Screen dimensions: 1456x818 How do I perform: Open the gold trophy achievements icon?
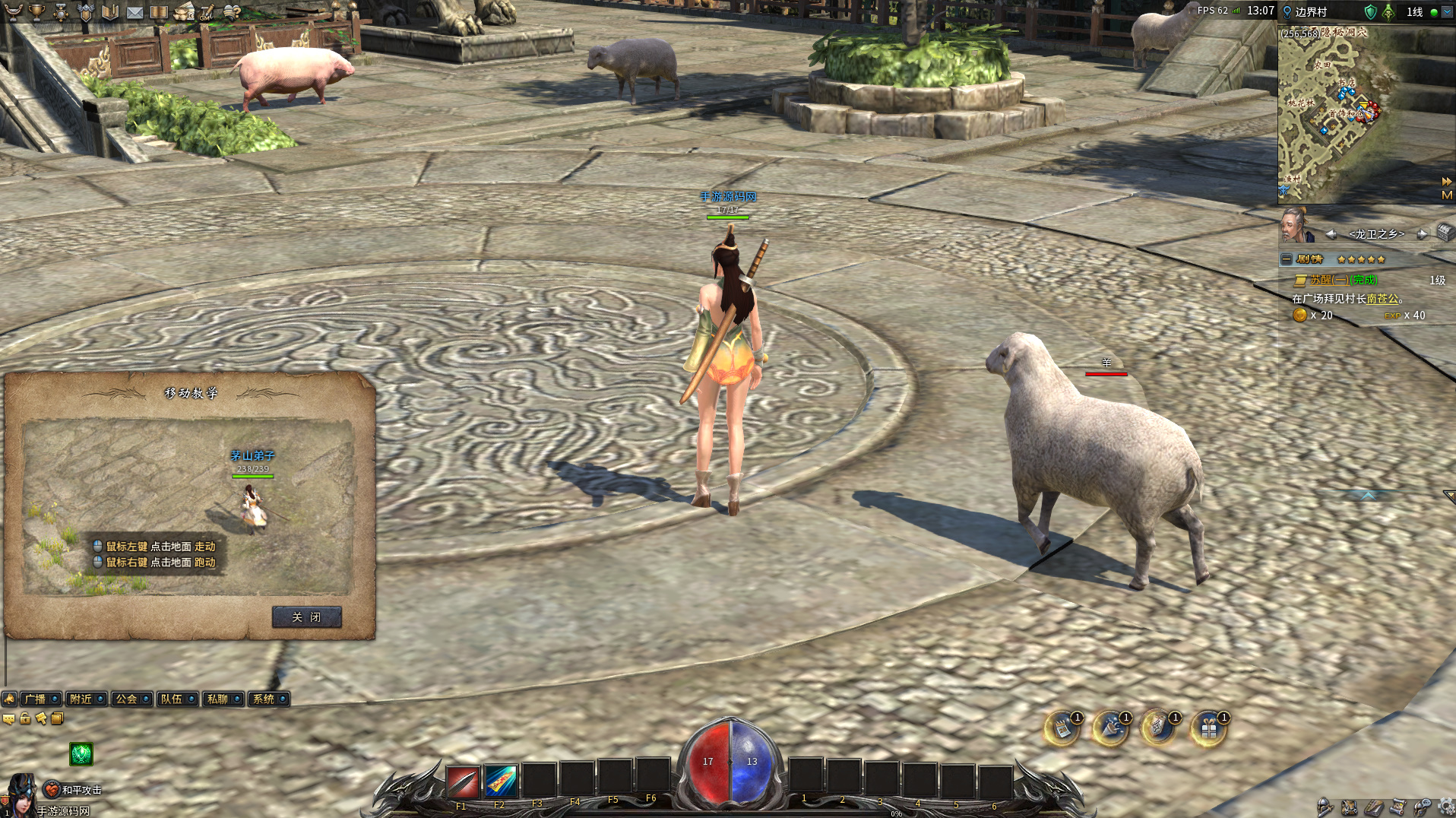pyautogui.click(x=36, y=11)
